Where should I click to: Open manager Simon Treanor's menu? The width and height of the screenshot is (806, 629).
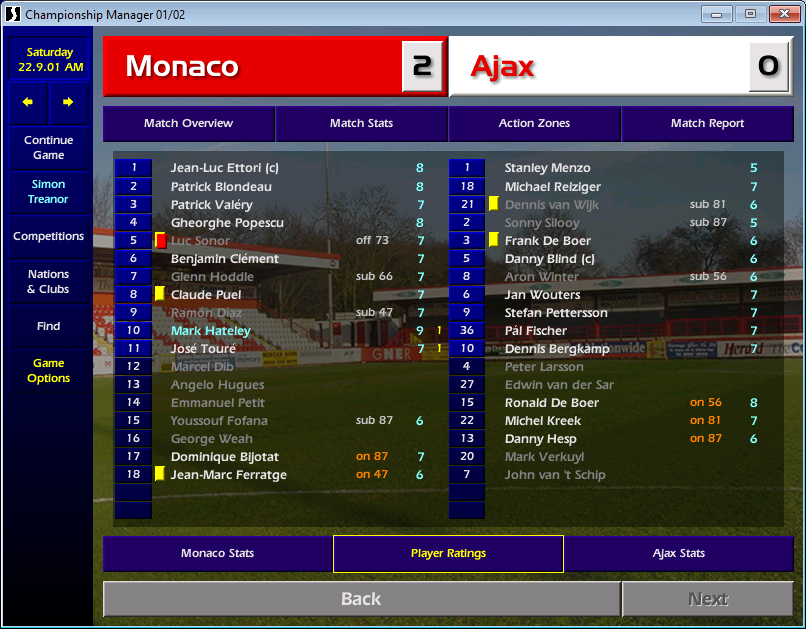coord(48,192)
